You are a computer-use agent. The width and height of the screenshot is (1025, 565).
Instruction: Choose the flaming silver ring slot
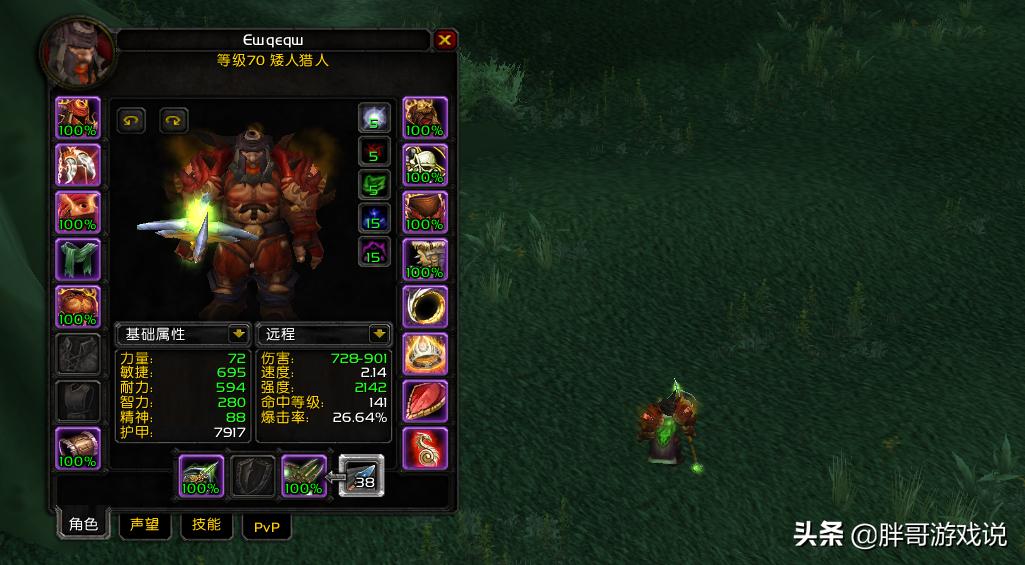pos(425,354)
